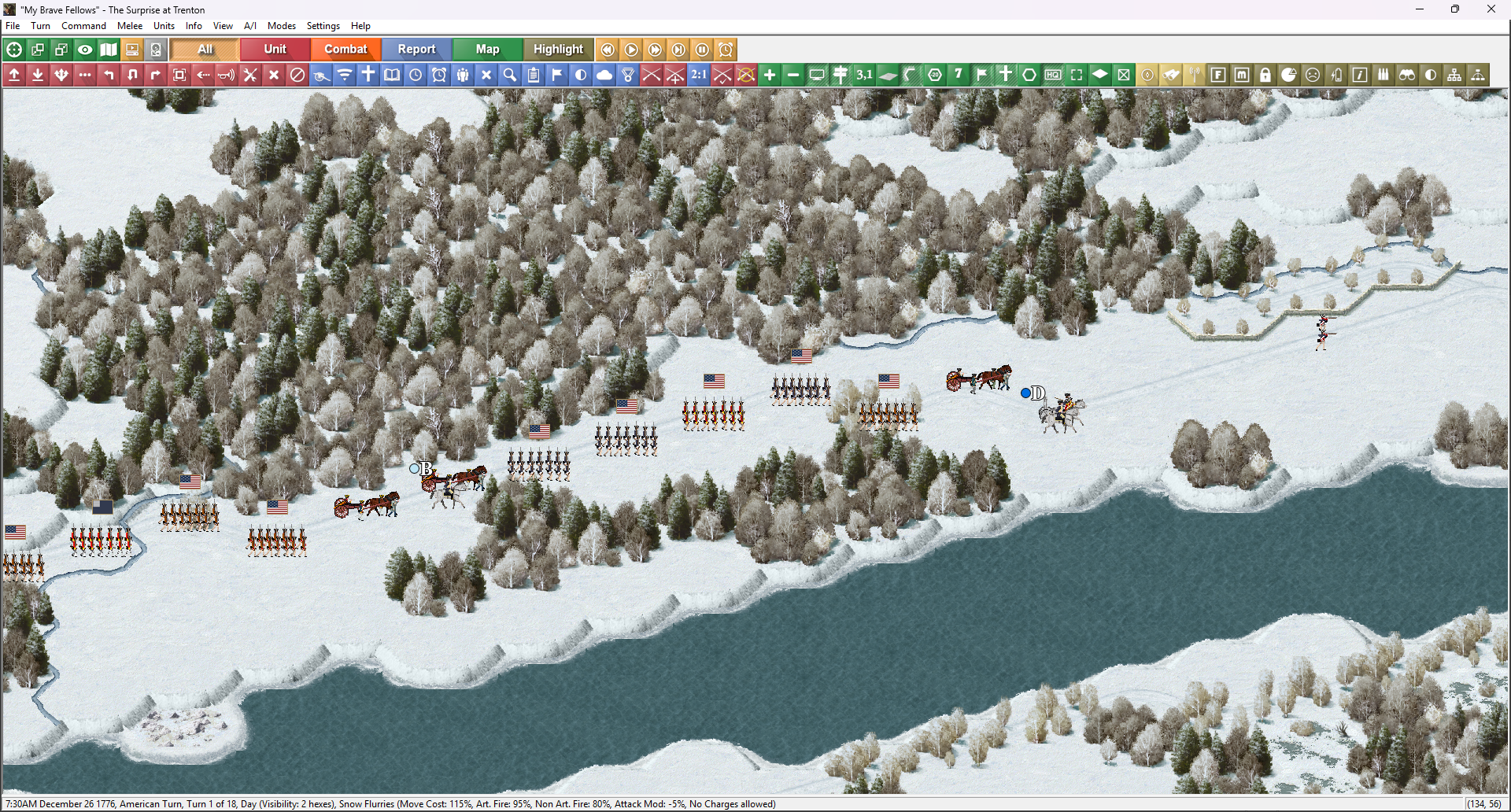Open the Command menu
1511x812 pixels.
point(83,26)
